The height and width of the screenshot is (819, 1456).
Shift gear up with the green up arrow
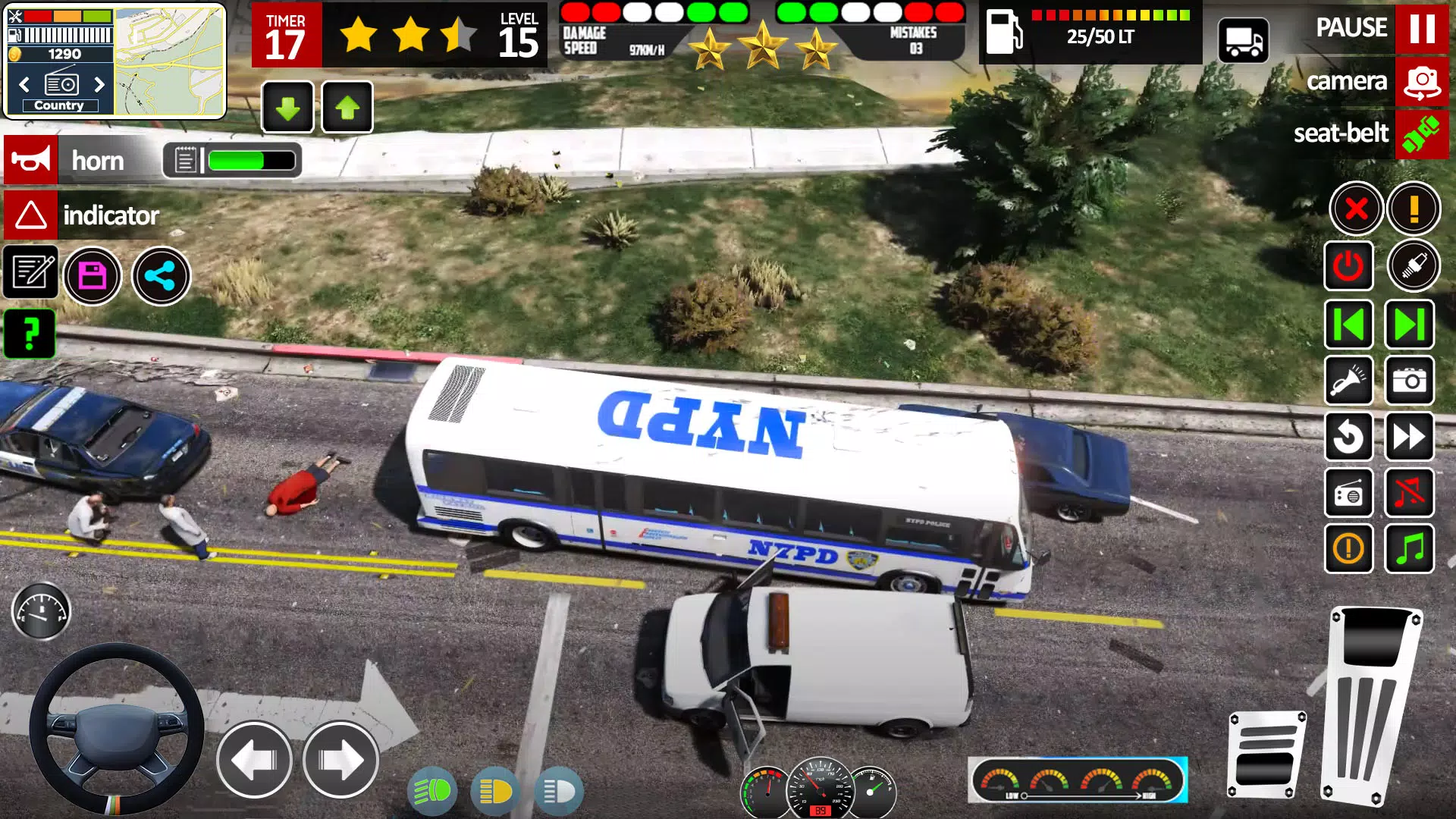(347, 107)
